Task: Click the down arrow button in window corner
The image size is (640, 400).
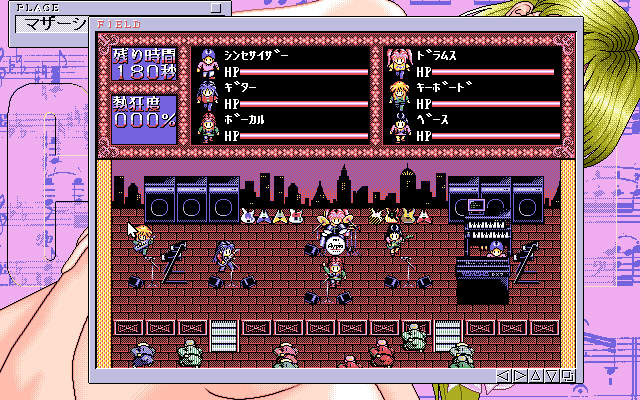Action: tap(552, 376)
